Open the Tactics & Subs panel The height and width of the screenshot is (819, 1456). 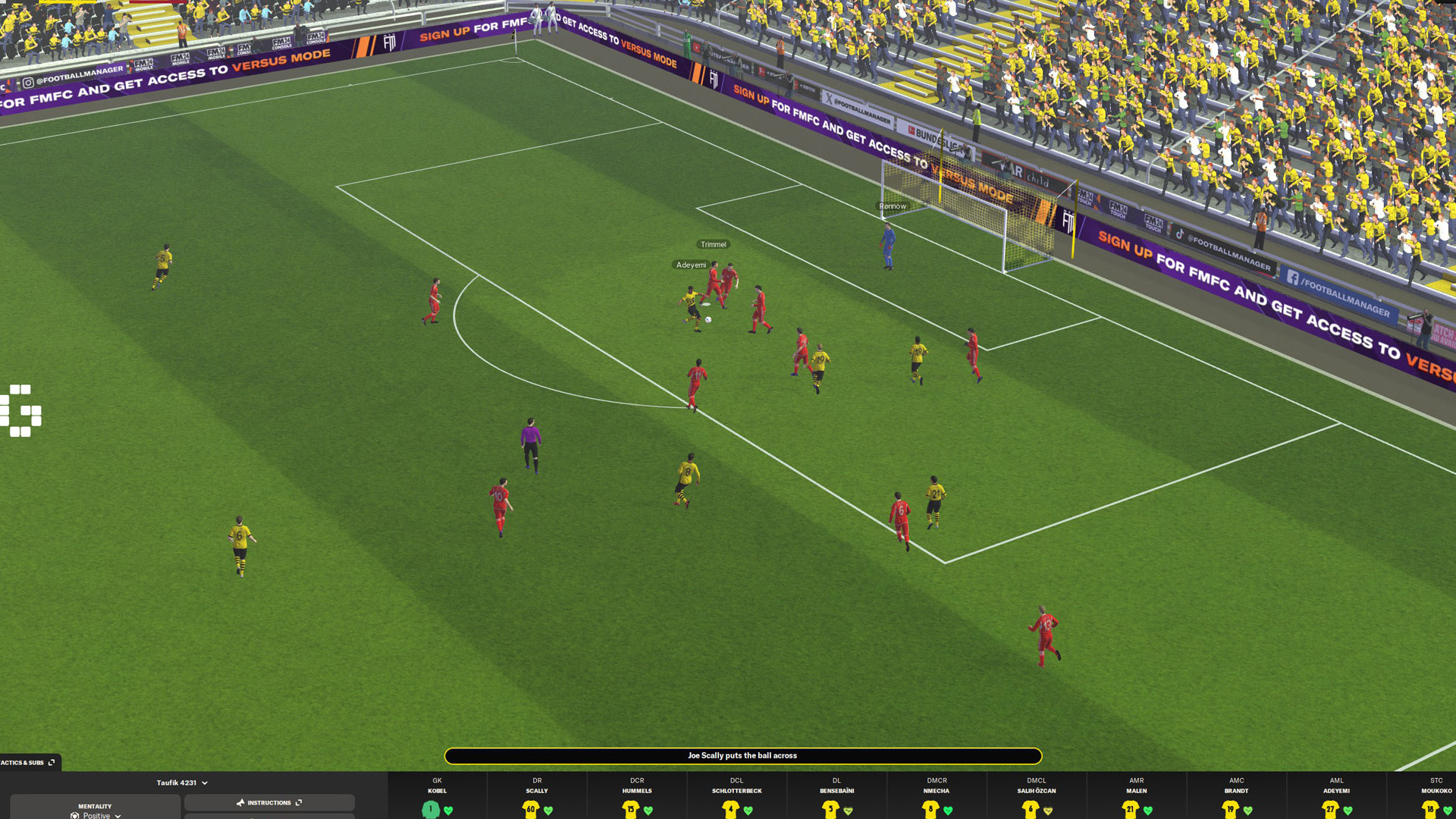click(x=28, y=762)
